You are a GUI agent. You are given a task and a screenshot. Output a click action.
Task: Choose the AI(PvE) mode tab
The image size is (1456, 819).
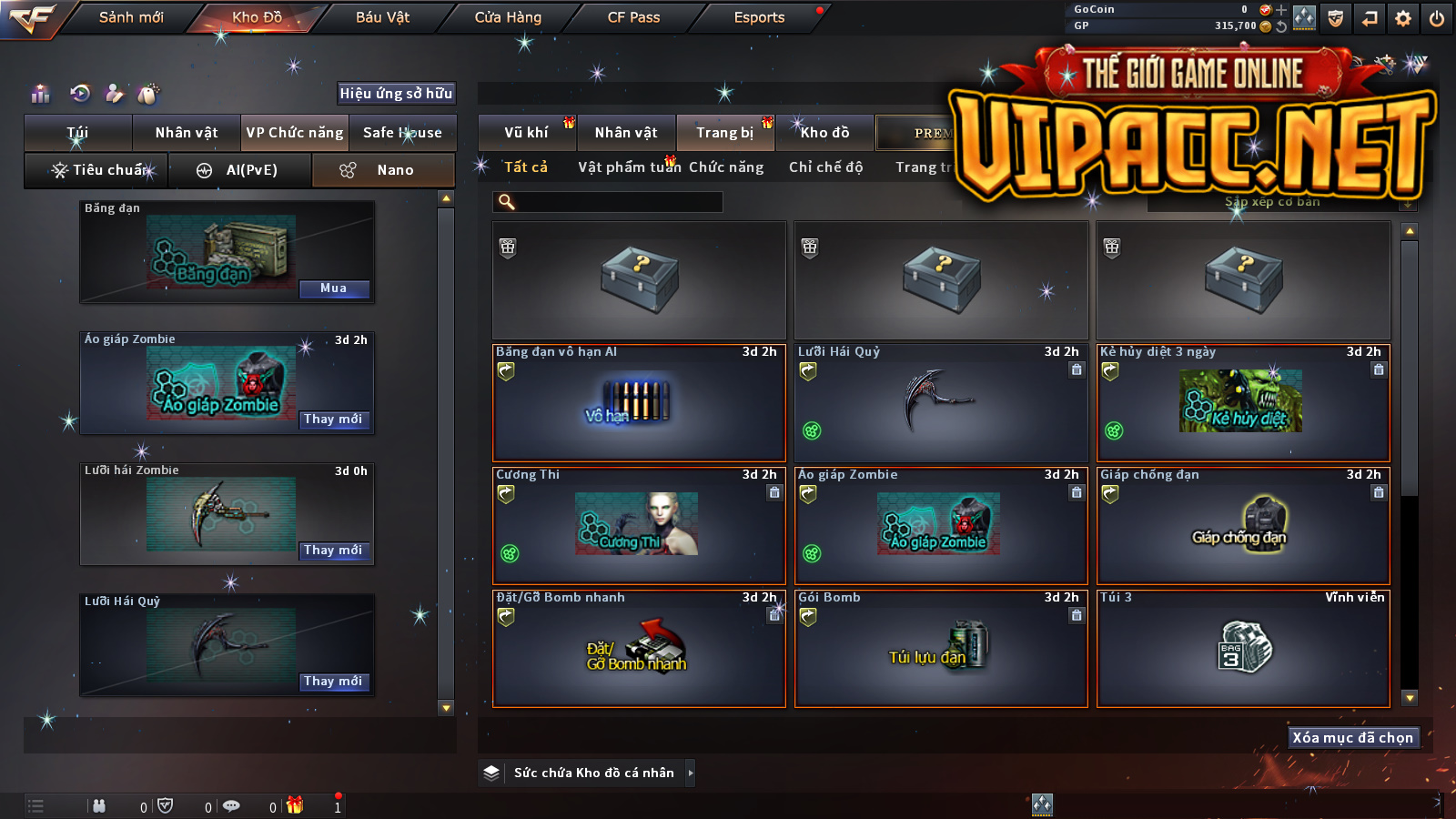tap(240, 170)
